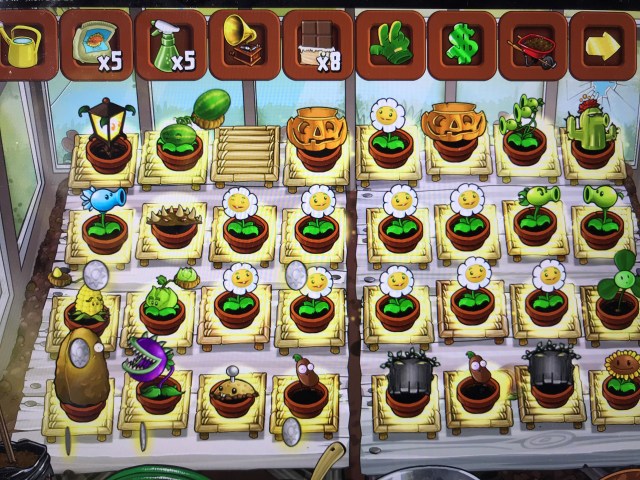This screenshot has height=480, width=640.
Task: Go to next garden with yellow arrow
Action: [x=604, y=45]
